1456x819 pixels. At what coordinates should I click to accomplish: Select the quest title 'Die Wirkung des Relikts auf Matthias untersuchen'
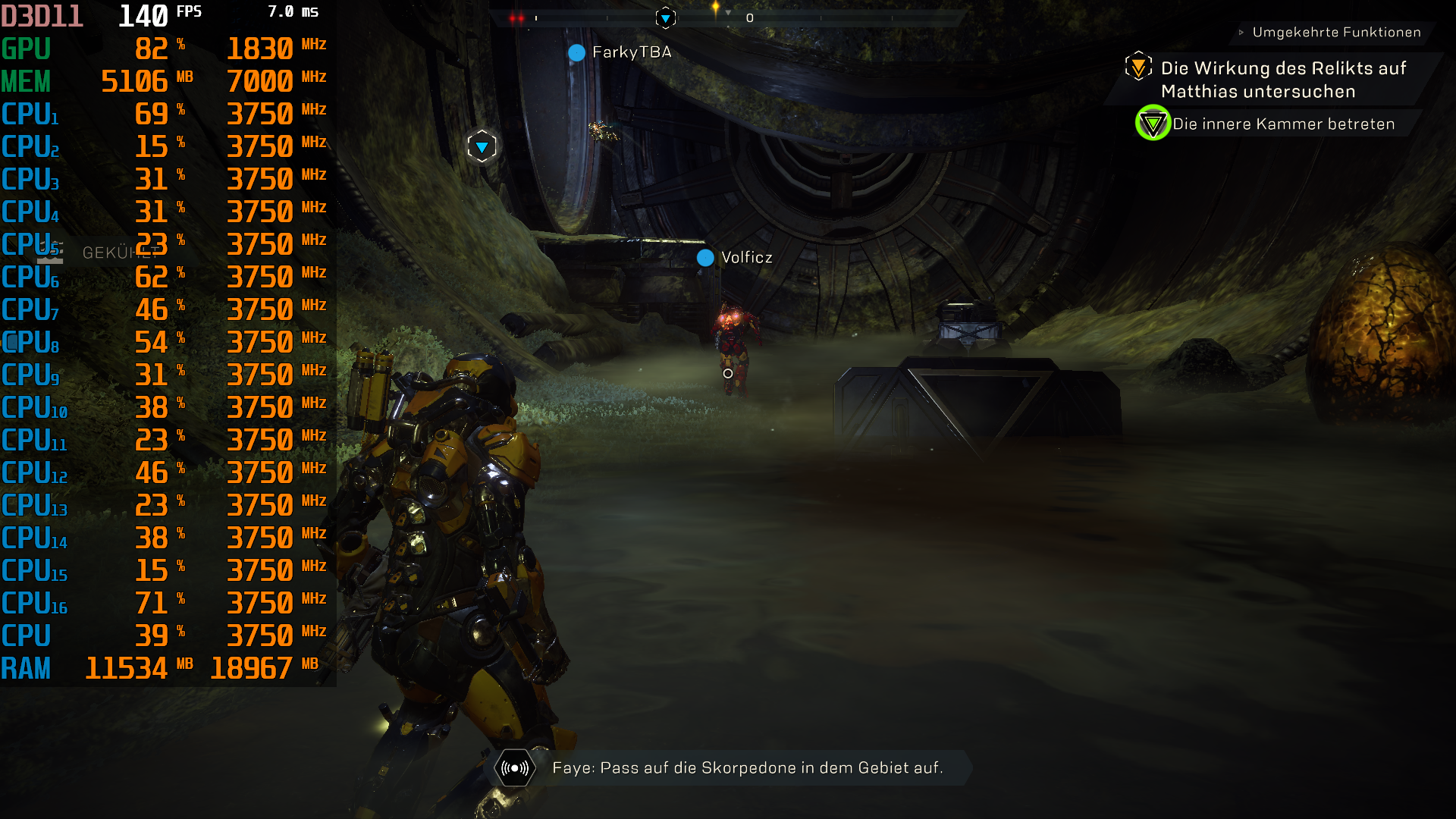point(1283,80)
